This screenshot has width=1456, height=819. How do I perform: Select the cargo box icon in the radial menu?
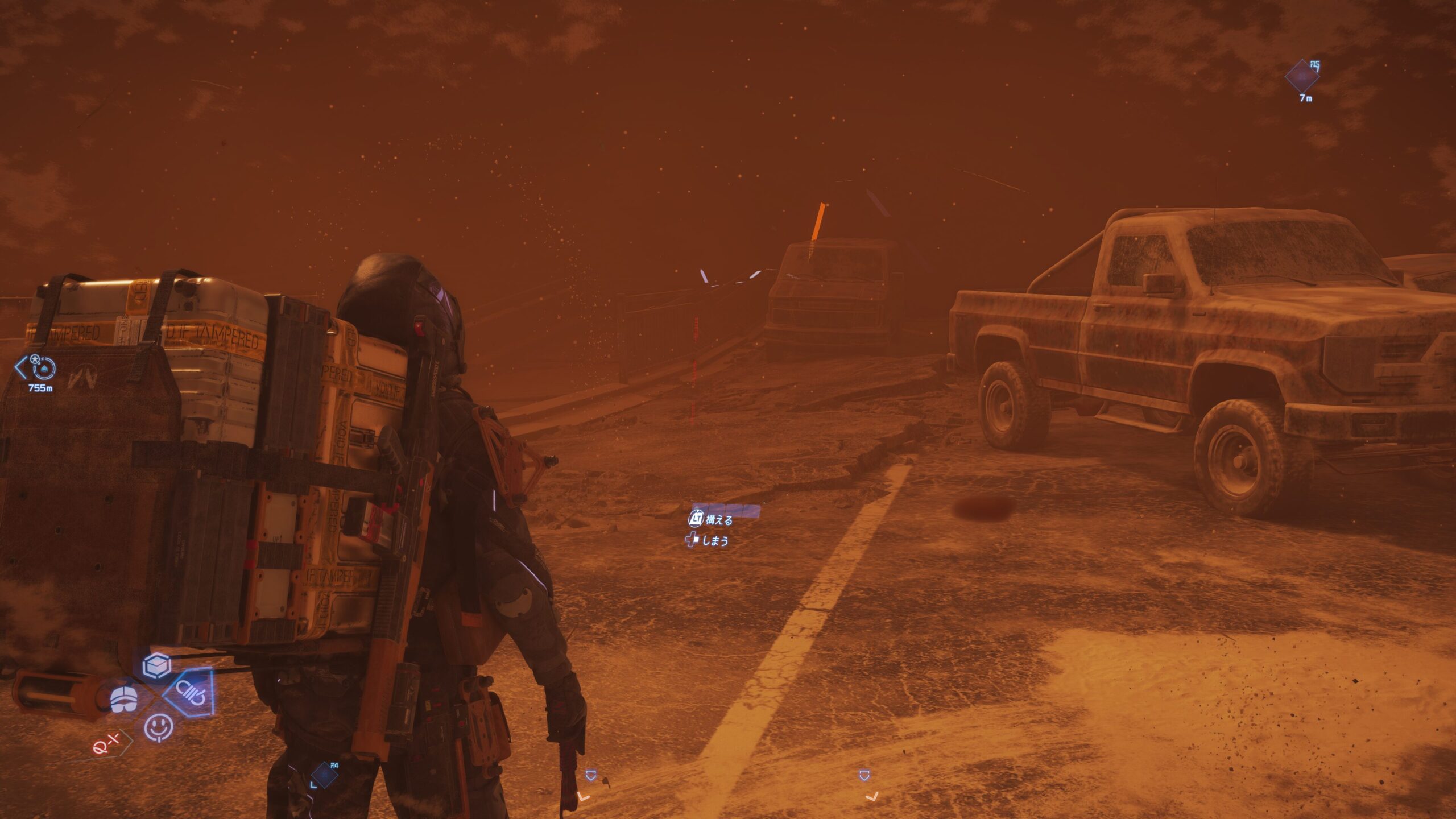[156, 665]
